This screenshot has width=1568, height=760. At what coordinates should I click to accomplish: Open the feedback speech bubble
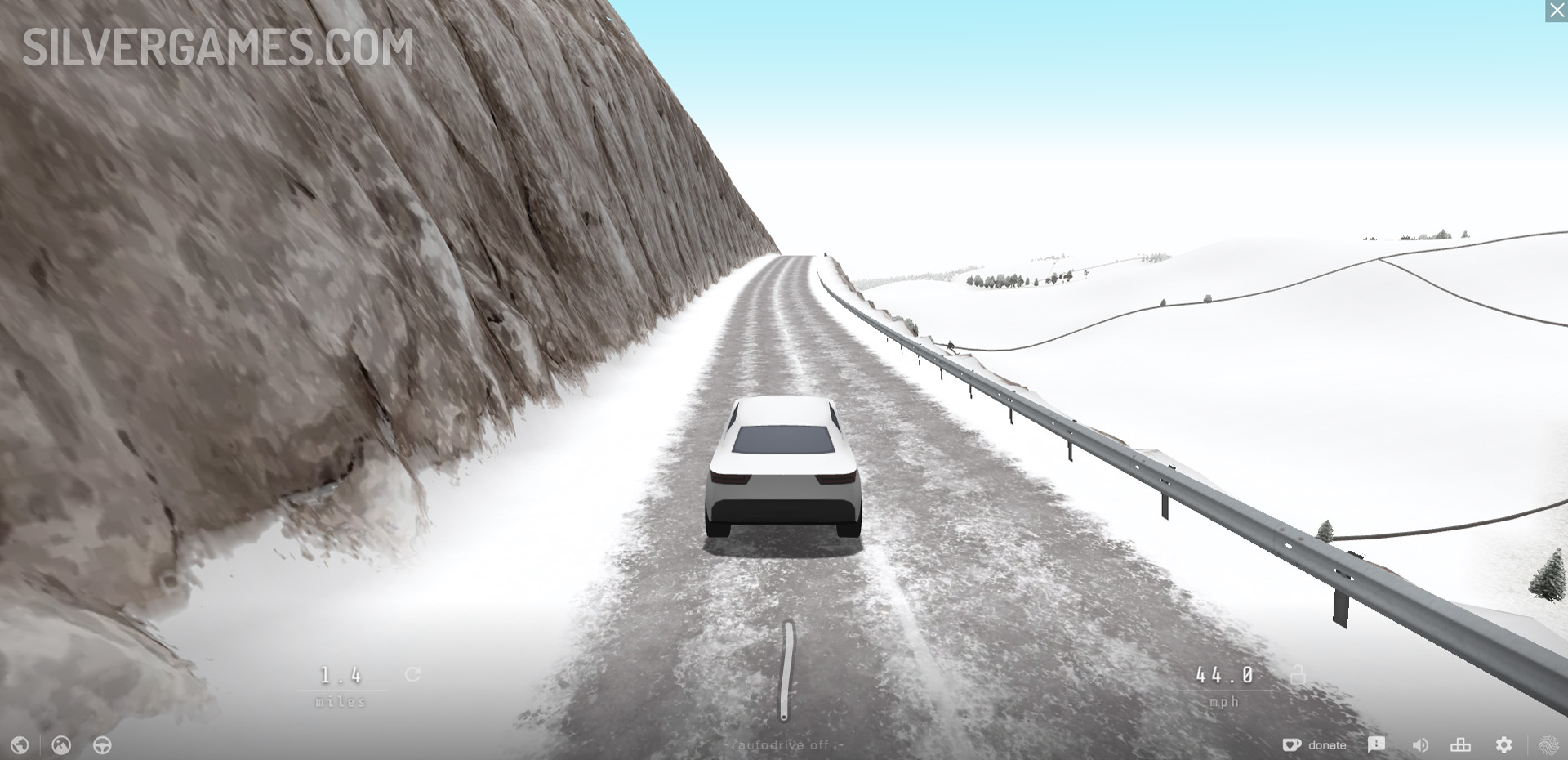[x=1376, y=744]
